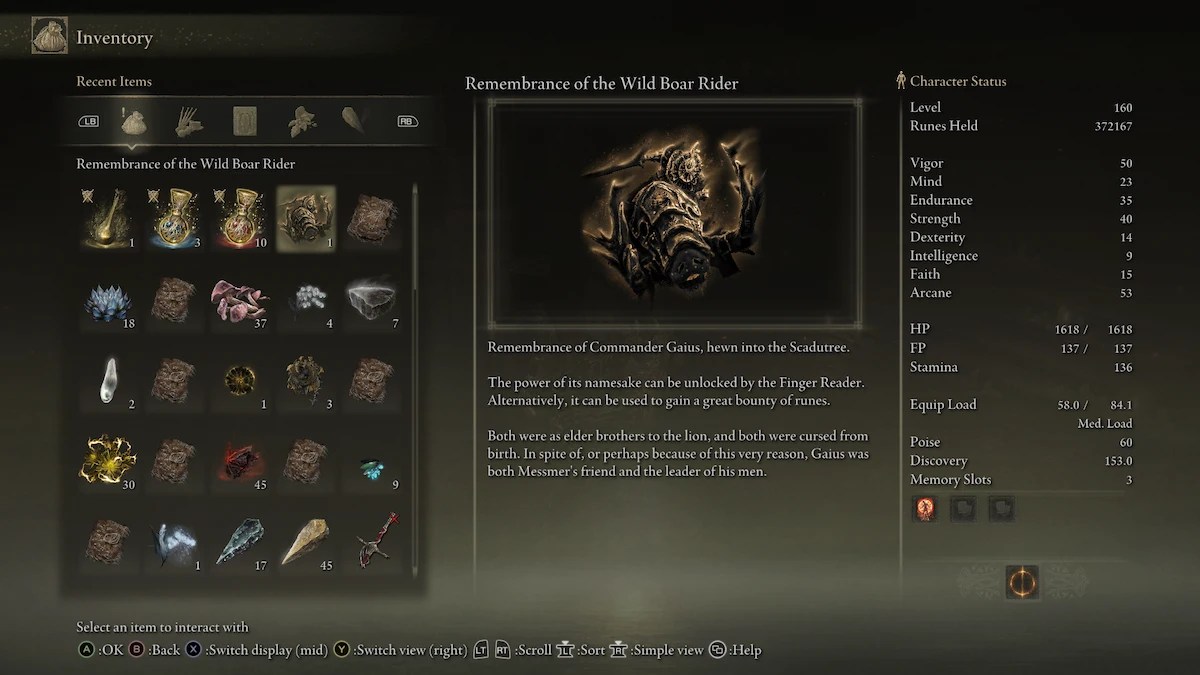Choose the golden ladle item with count 1
Viewport: 1200px width, 675px height.
point(106,217)
